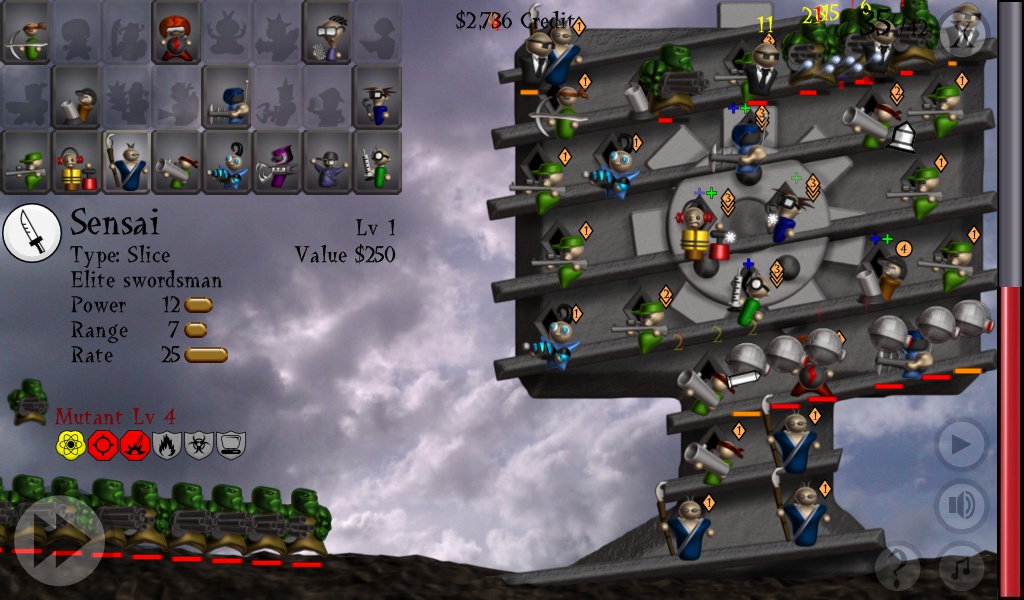Choose the yellow dynamite detonator unit
Image resolution: width=1024 pixels, height=600 pixels.
coord(77,161)
